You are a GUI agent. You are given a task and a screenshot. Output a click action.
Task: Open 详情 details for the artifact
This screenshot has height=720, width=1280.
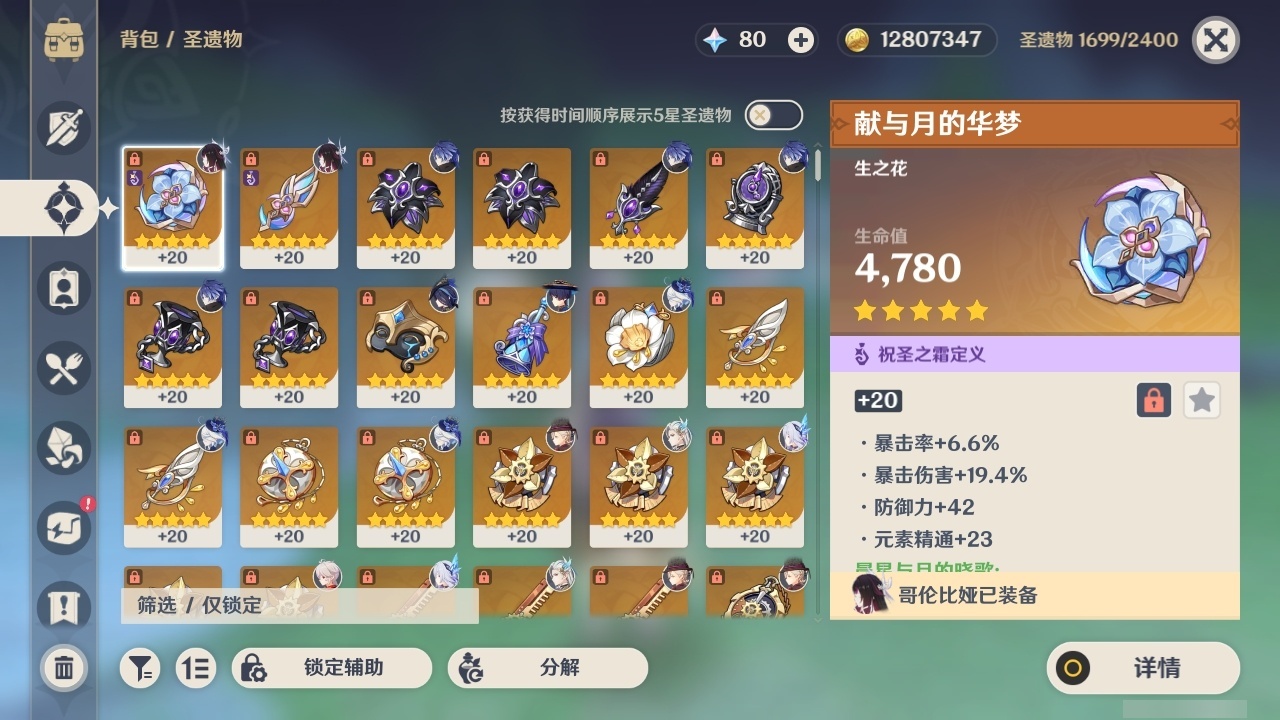(x=1143, y=668)
